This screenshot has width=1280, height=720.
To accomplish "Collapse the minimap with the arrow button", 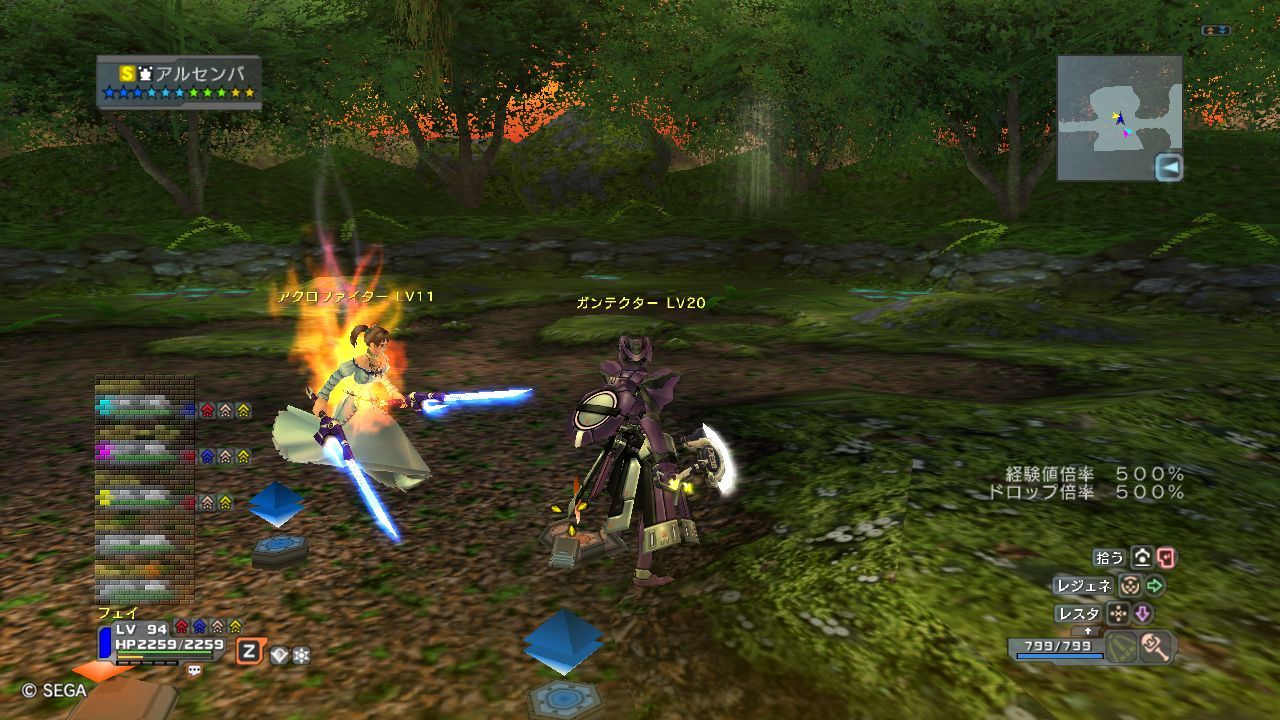I will pos(1168,168).
